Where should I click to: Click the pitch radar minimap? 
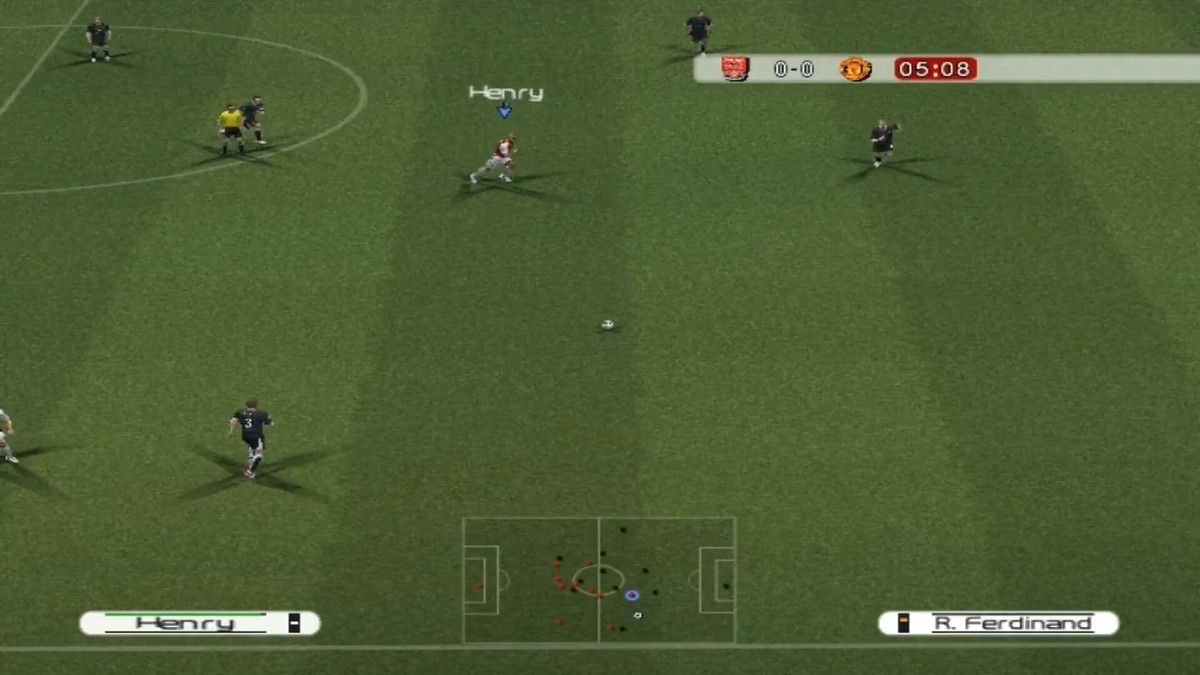click(599, 580)
